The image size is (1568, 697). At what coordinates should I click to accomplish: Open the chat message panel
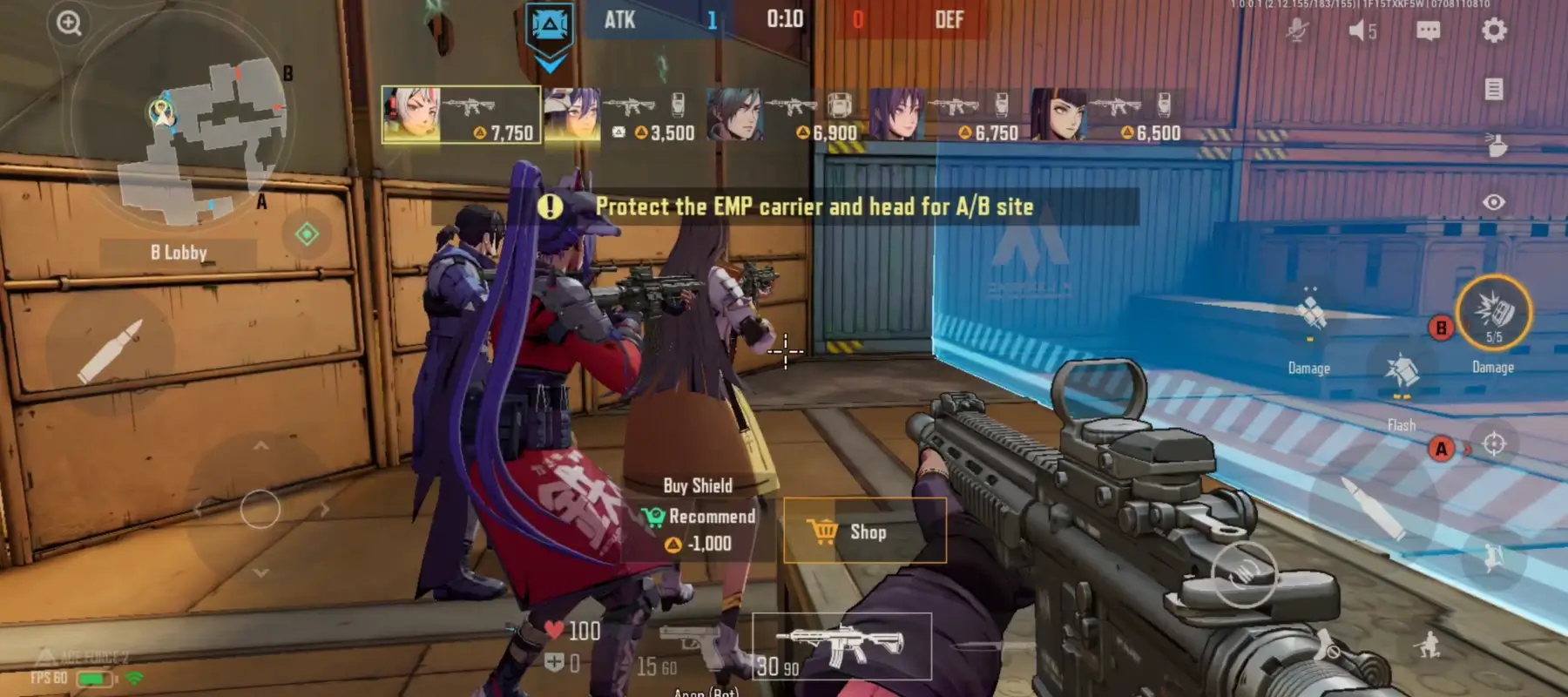(x=1428, y=30)
